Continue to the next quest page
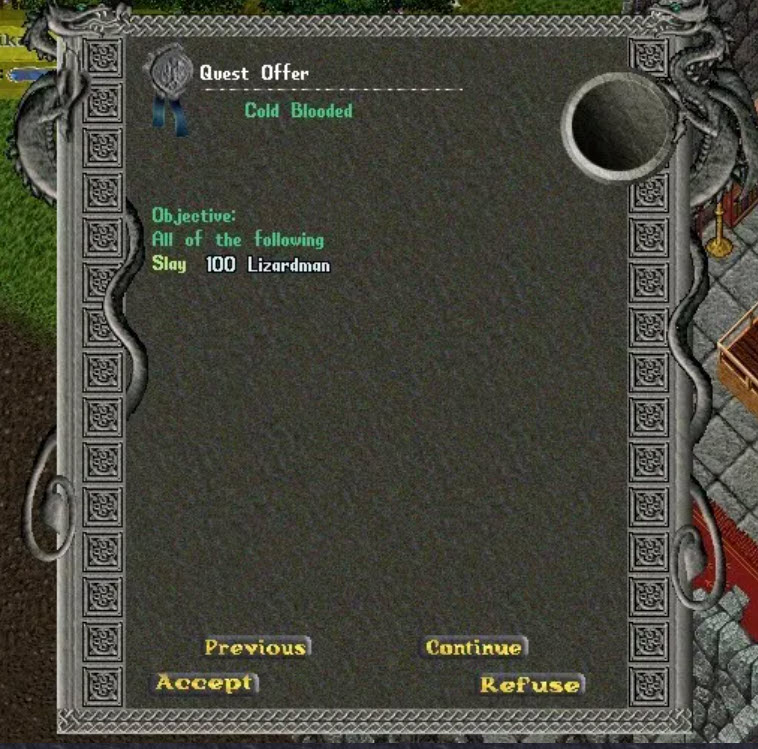 coord(474,647)
